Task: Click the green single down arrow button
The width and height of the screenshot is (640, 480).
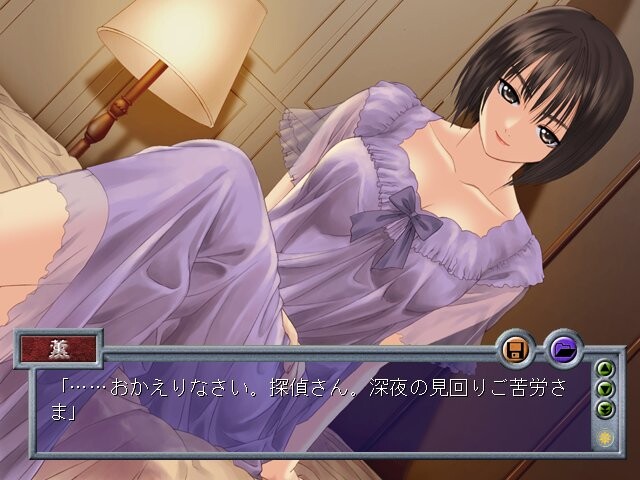Action: (604, 388)
